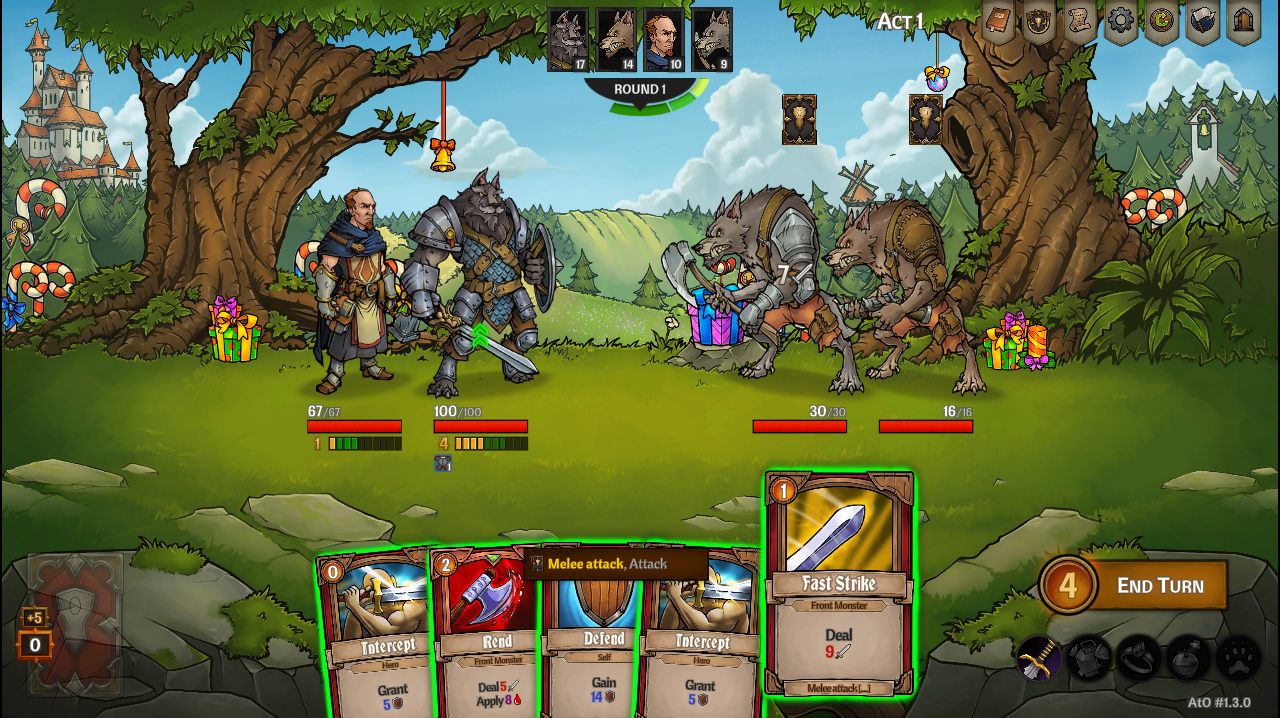Open the discard pile deck

tap(75, 625)
